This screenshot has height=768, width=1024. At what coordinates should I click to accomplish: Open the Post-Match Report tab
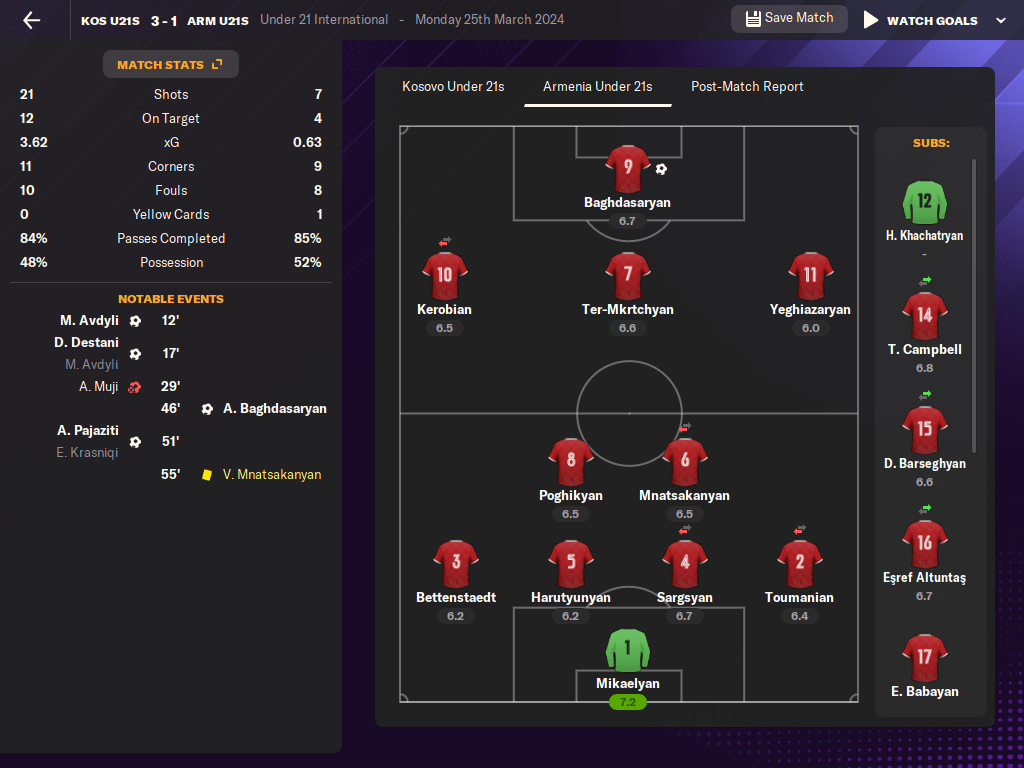click(x=747, y=87)
